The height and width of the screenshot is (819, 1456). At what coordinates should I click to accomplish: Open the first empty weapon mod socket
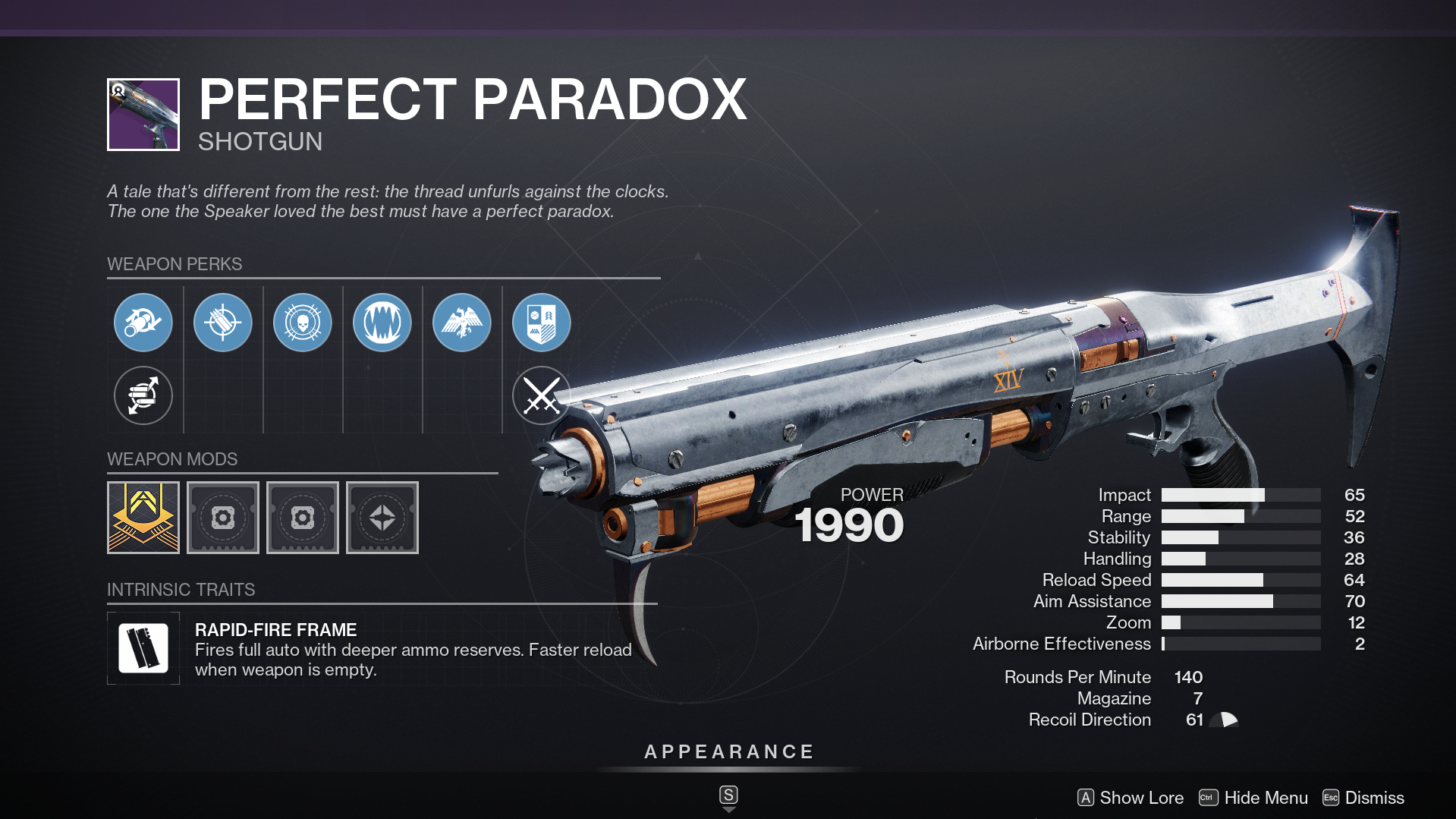[222, 517]
